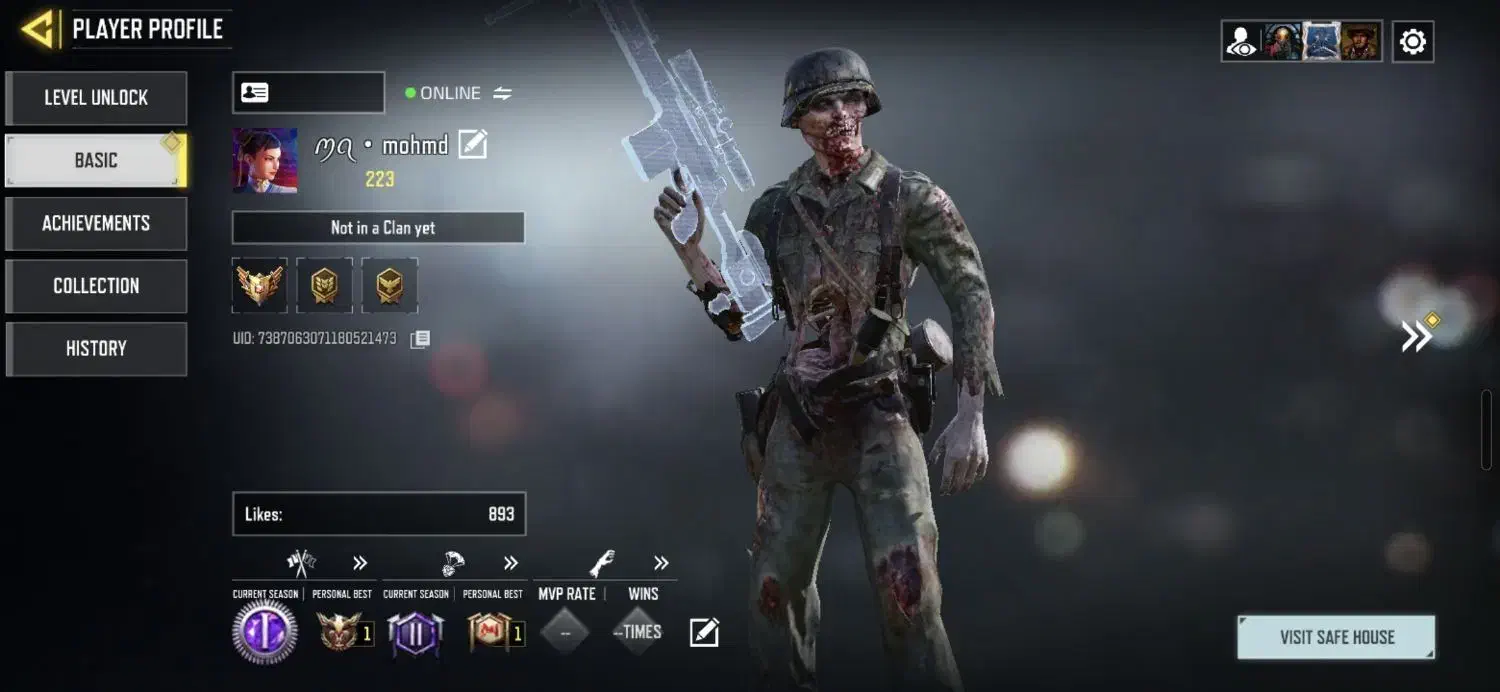This screenshot has width=1500, height=692.
Task: Visit the Safe House
Action: (x=1336, y=637)
